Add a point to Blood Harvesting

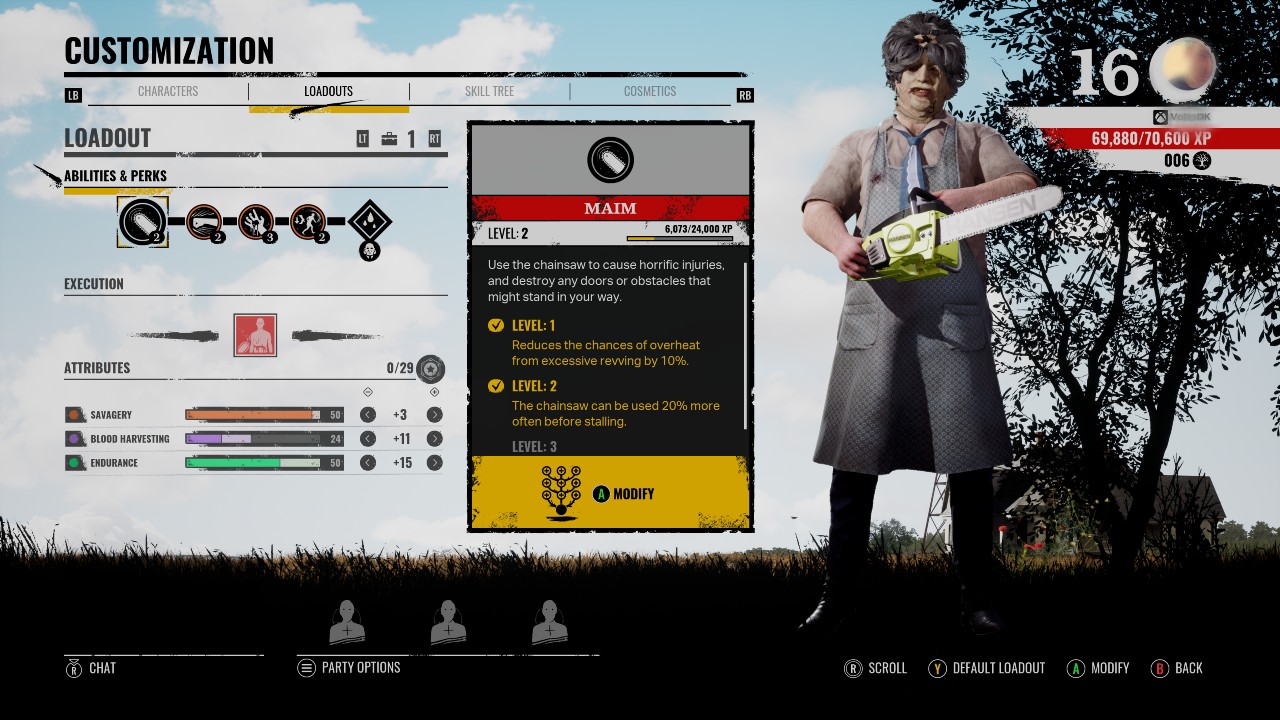click(x=434, y=439)
